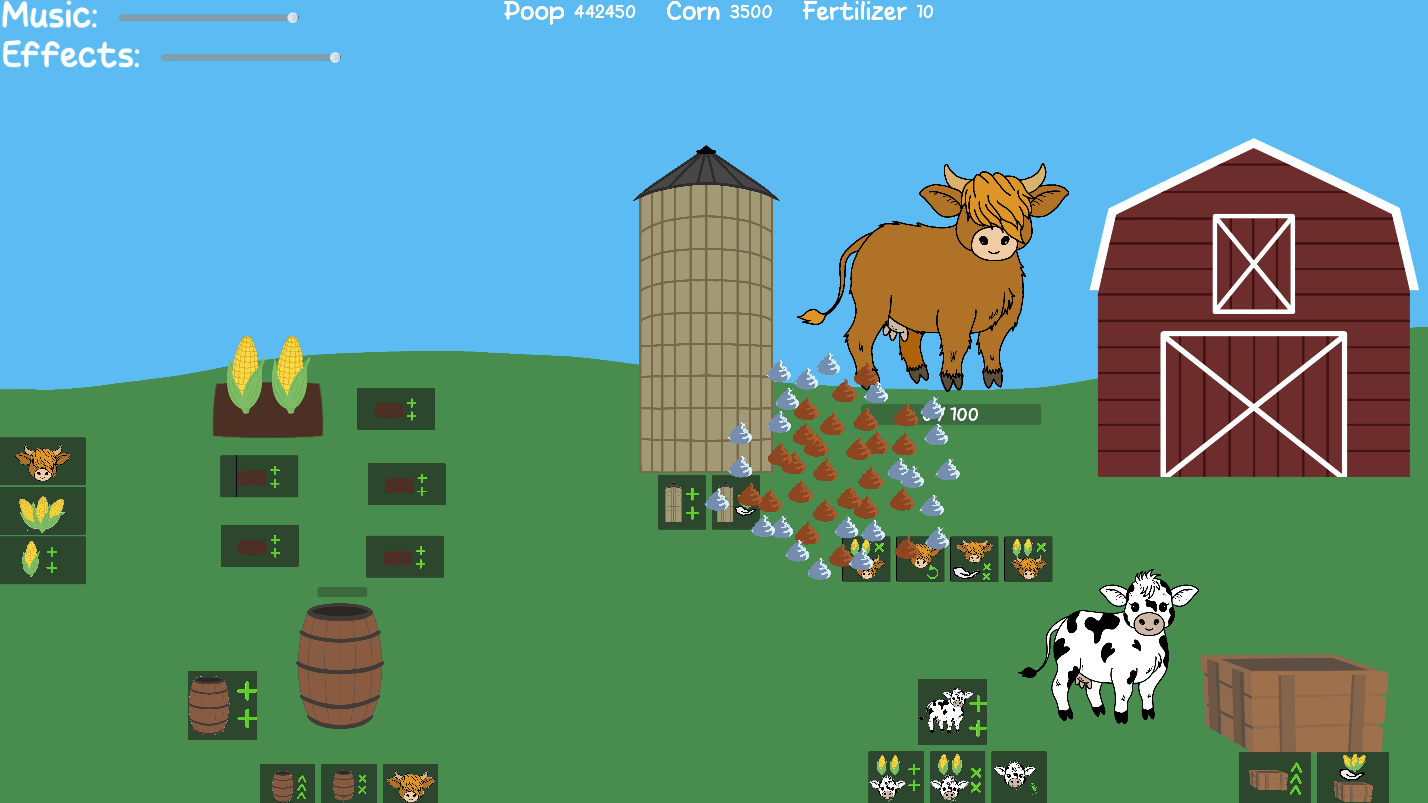Purchase the small barrel plus-plus upgrade
This screenshot has width=1428, height=803.
coord(220,705)
